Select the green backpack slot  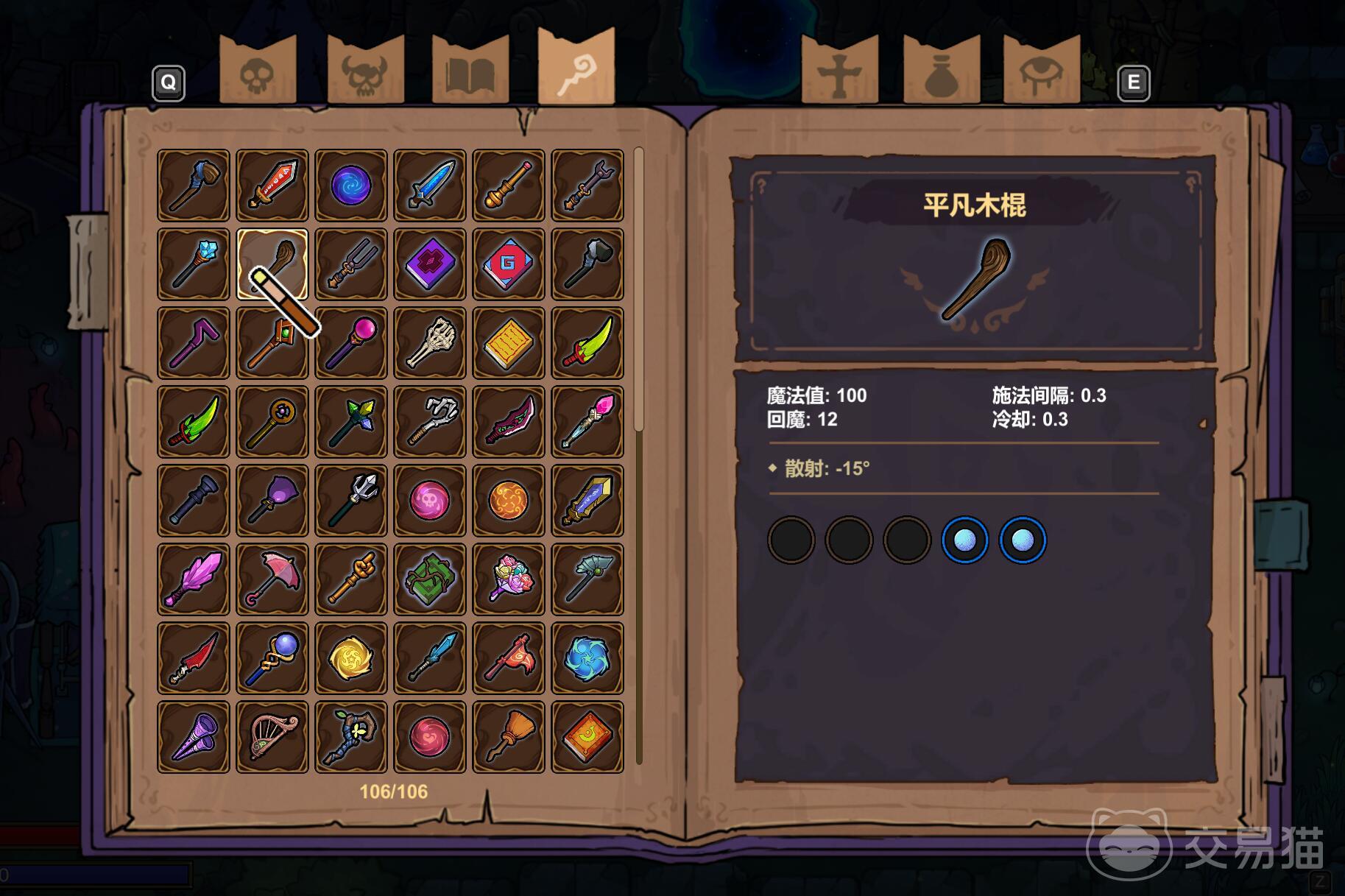(x=430, y=579)
